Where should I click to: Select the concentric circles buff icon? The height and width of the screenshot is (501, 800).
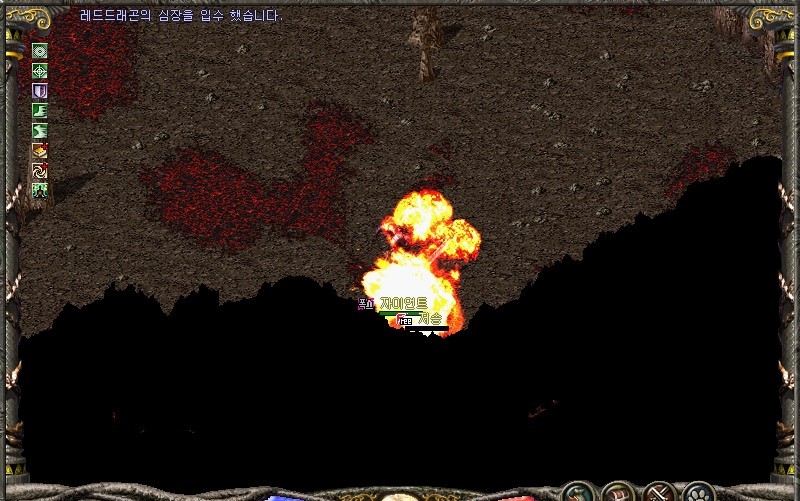[40, 51]
